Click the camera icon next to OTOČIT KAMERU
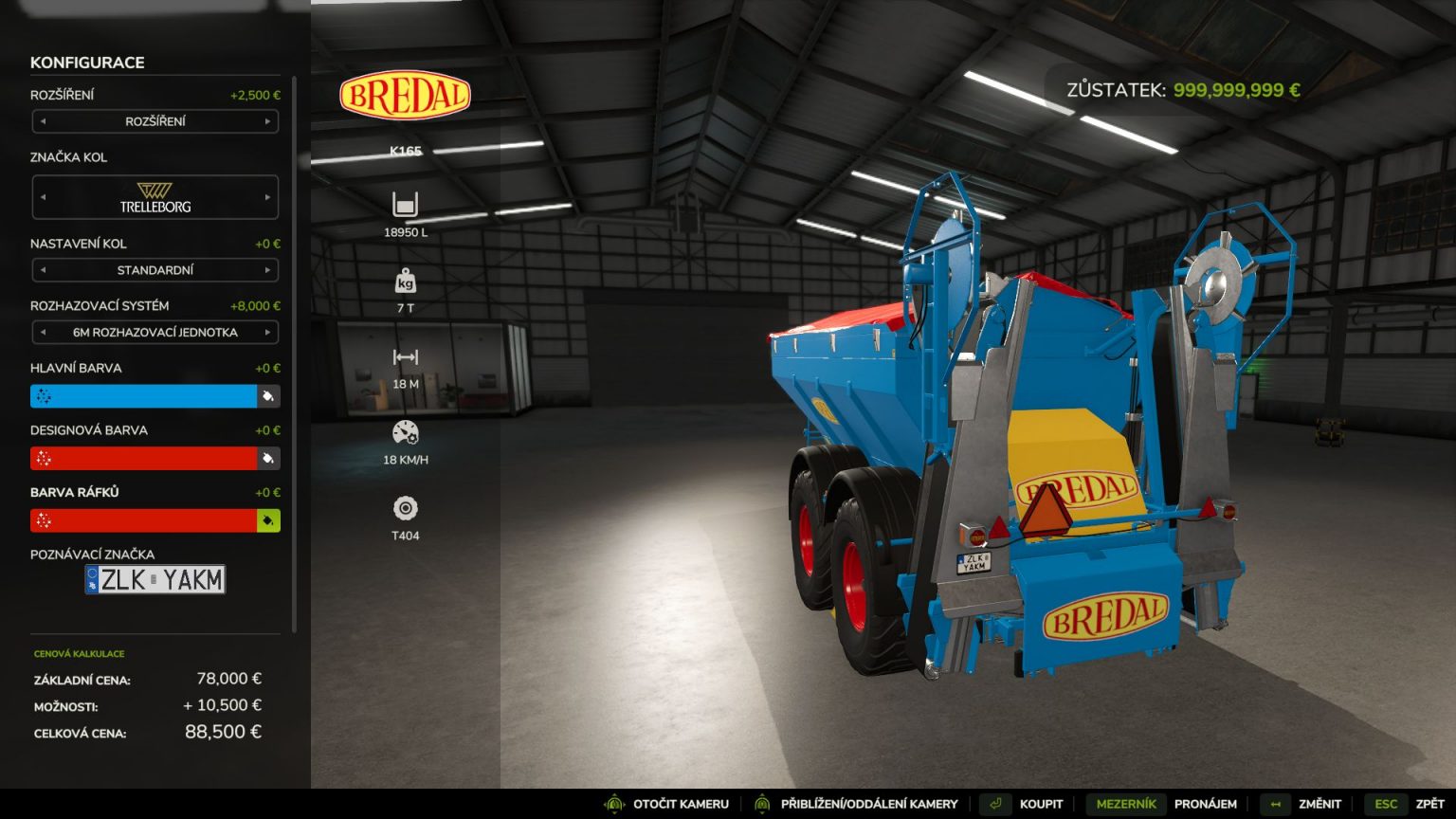This screenshot has width=1456, height=819. [x=613, y=803]
